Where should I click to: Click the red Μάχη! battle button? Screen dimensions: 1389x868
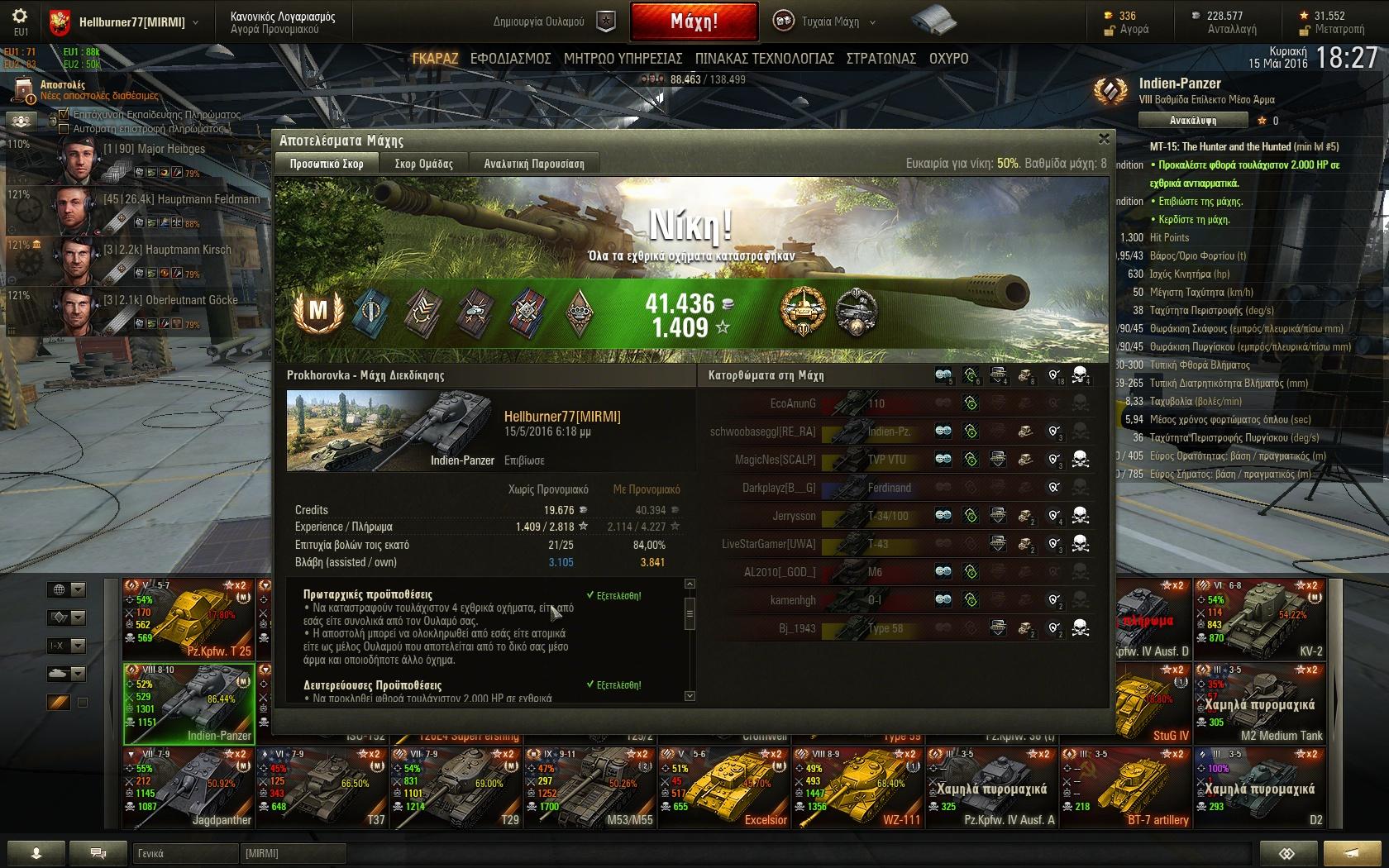click(x=694, y=22)
